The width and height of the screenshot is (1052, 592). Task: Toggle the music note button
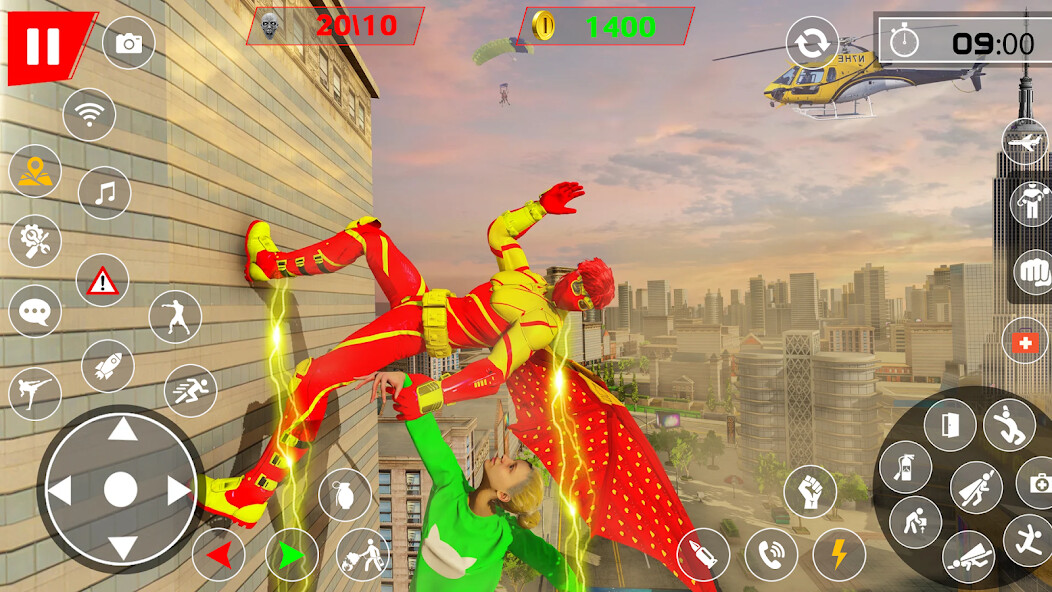pos(104,192)
